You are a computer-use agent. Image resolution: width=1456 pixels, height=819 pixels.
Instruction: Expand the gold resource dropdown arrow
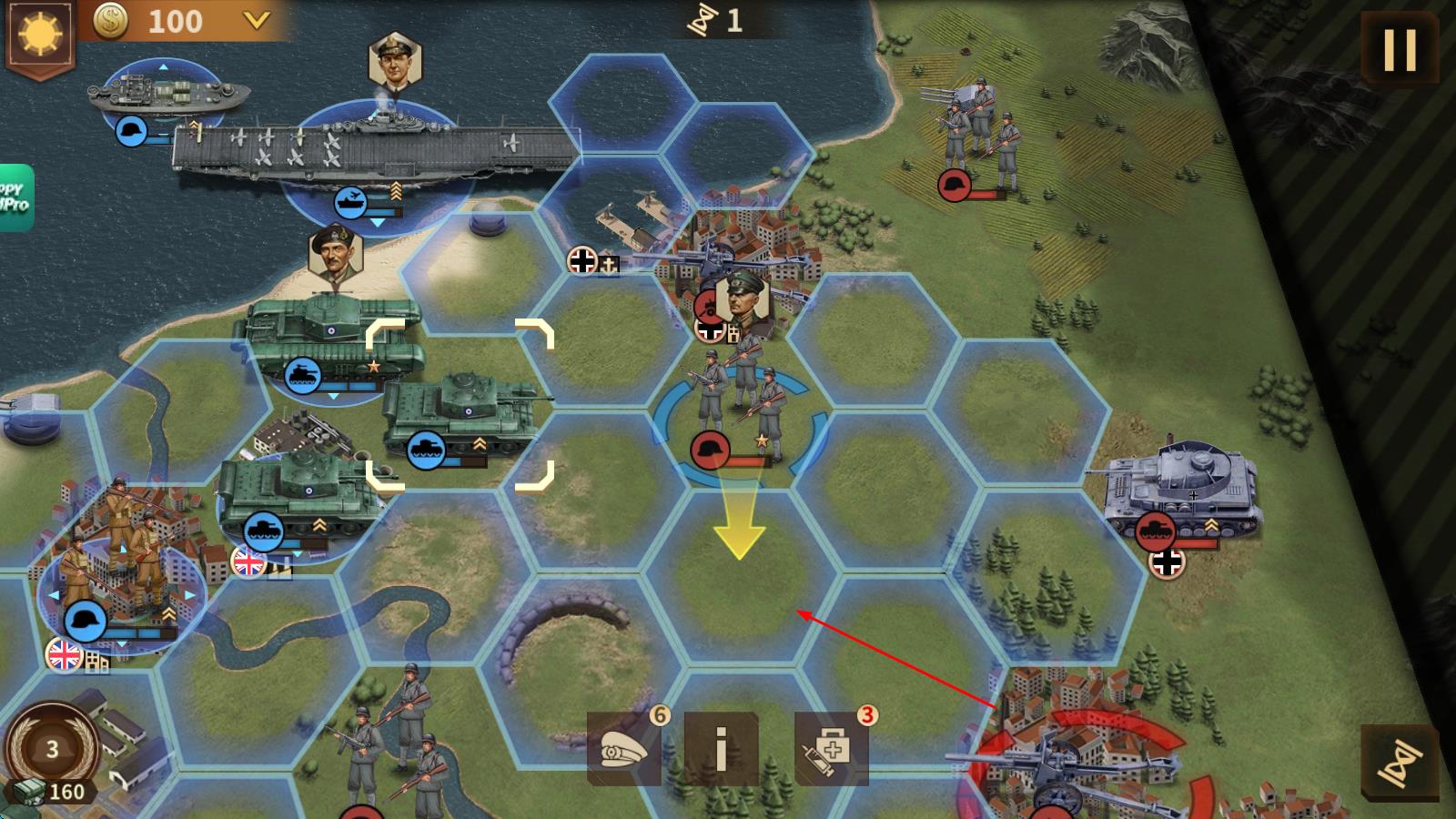(x=257, y=20)
